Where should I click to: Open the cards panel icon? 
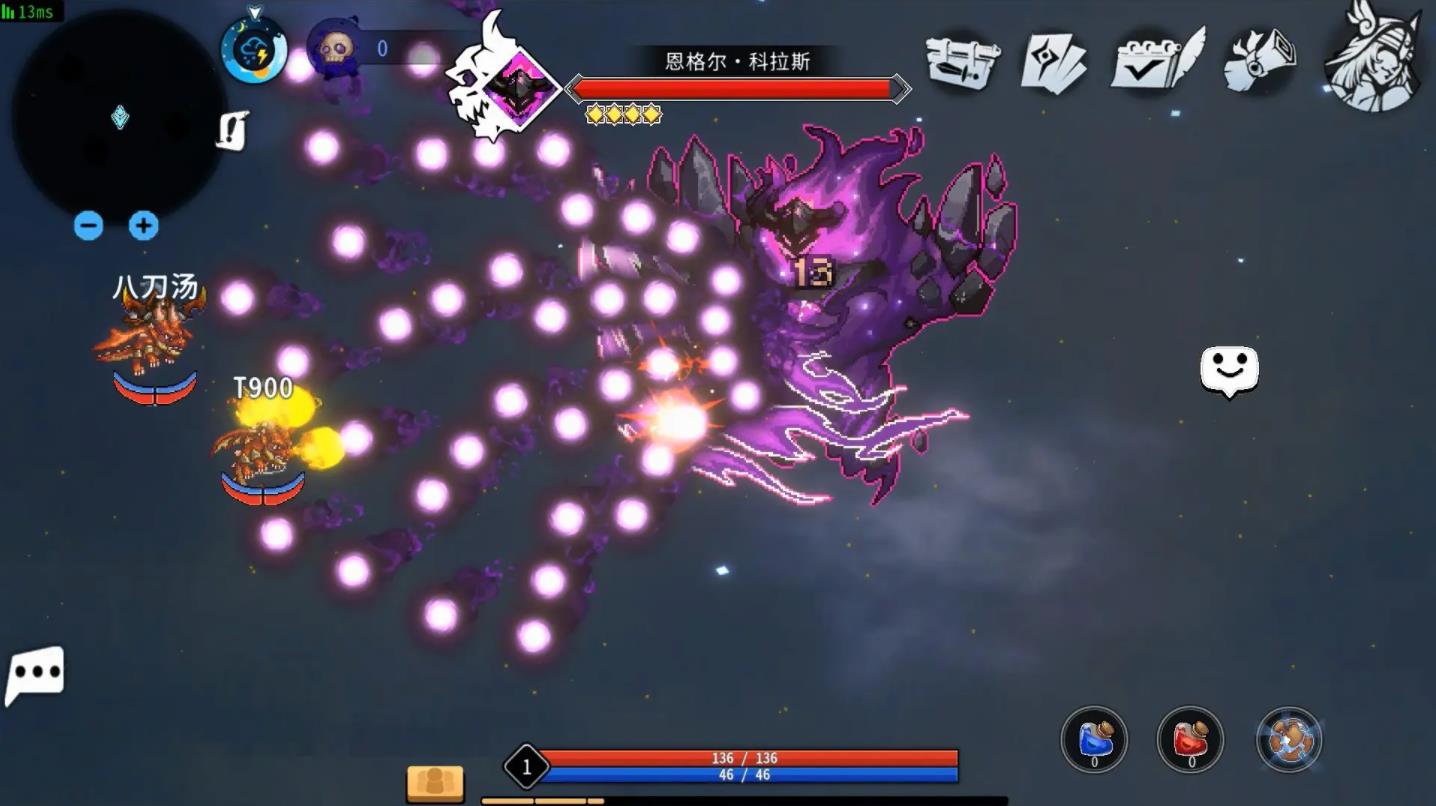click(x=1055, y=62)
